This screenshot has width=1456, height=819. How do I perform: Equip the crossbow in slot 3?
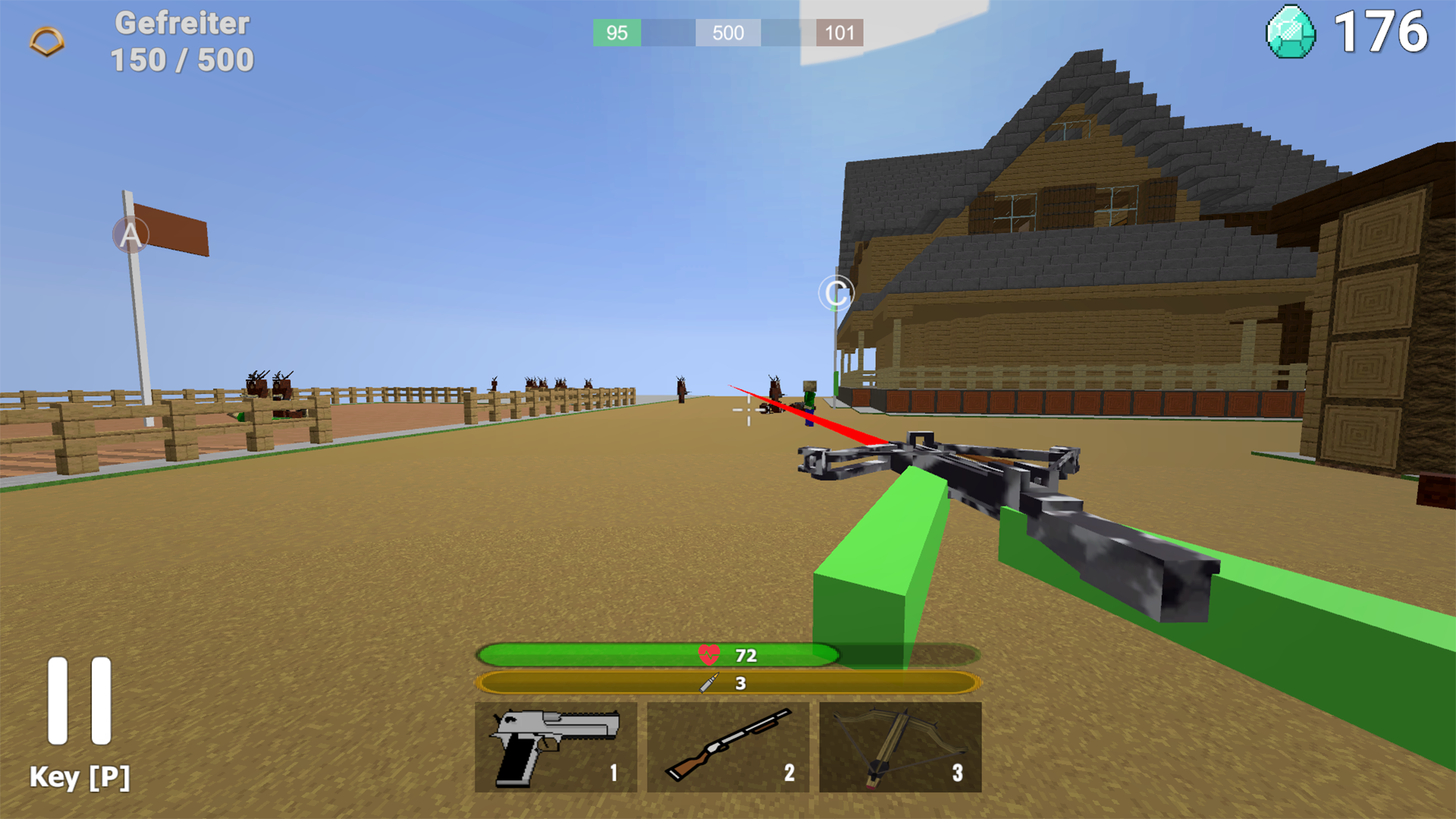[x=899, y=745]
